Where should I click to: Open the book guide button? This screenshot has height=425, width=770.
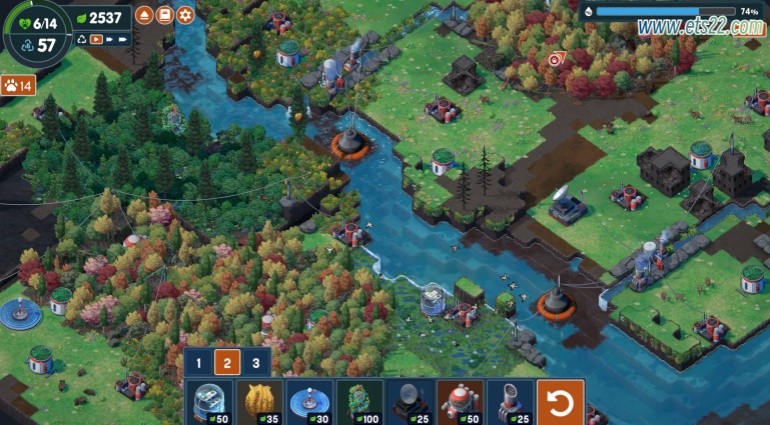pyautogui.click(x=165, y=15)
